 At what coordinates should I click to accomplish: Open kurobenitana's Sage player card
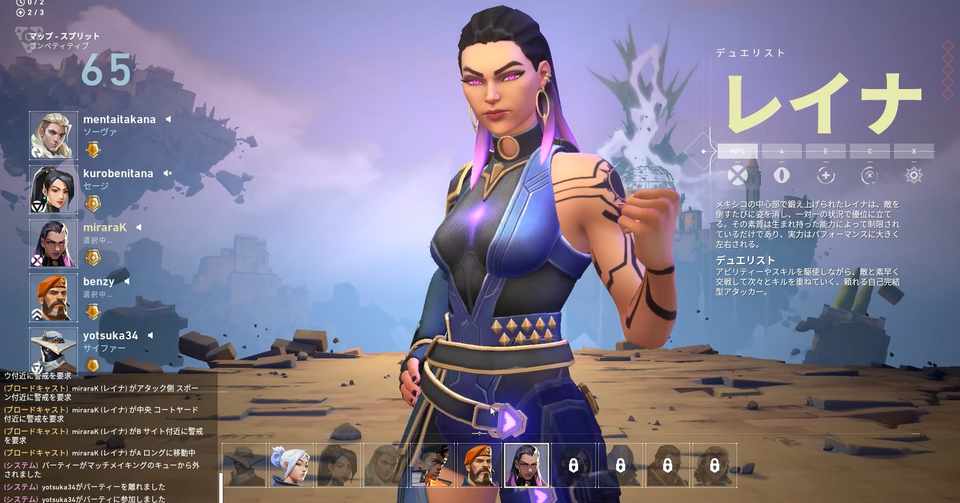(x=51, y=189)
